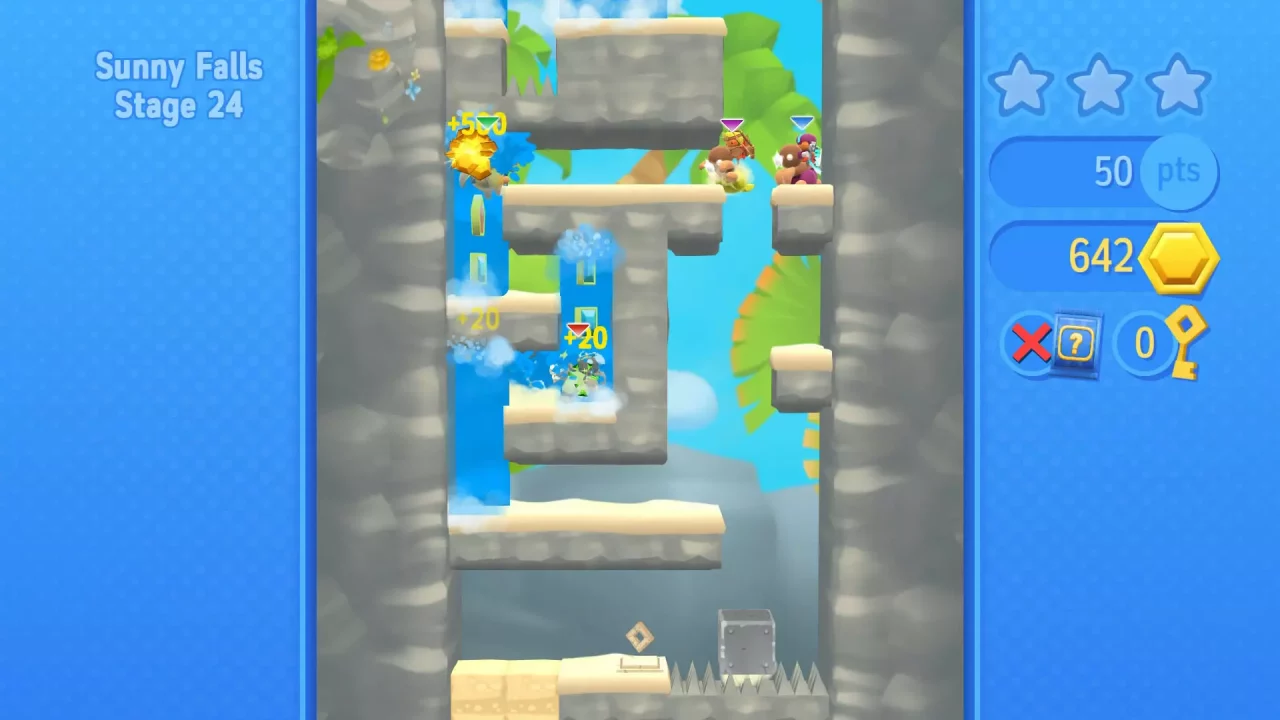Image resolution: width=1280 pixels, height=720 pixels.
Task: Click the red X abandon icon
Action: (x=1031, y=344)
